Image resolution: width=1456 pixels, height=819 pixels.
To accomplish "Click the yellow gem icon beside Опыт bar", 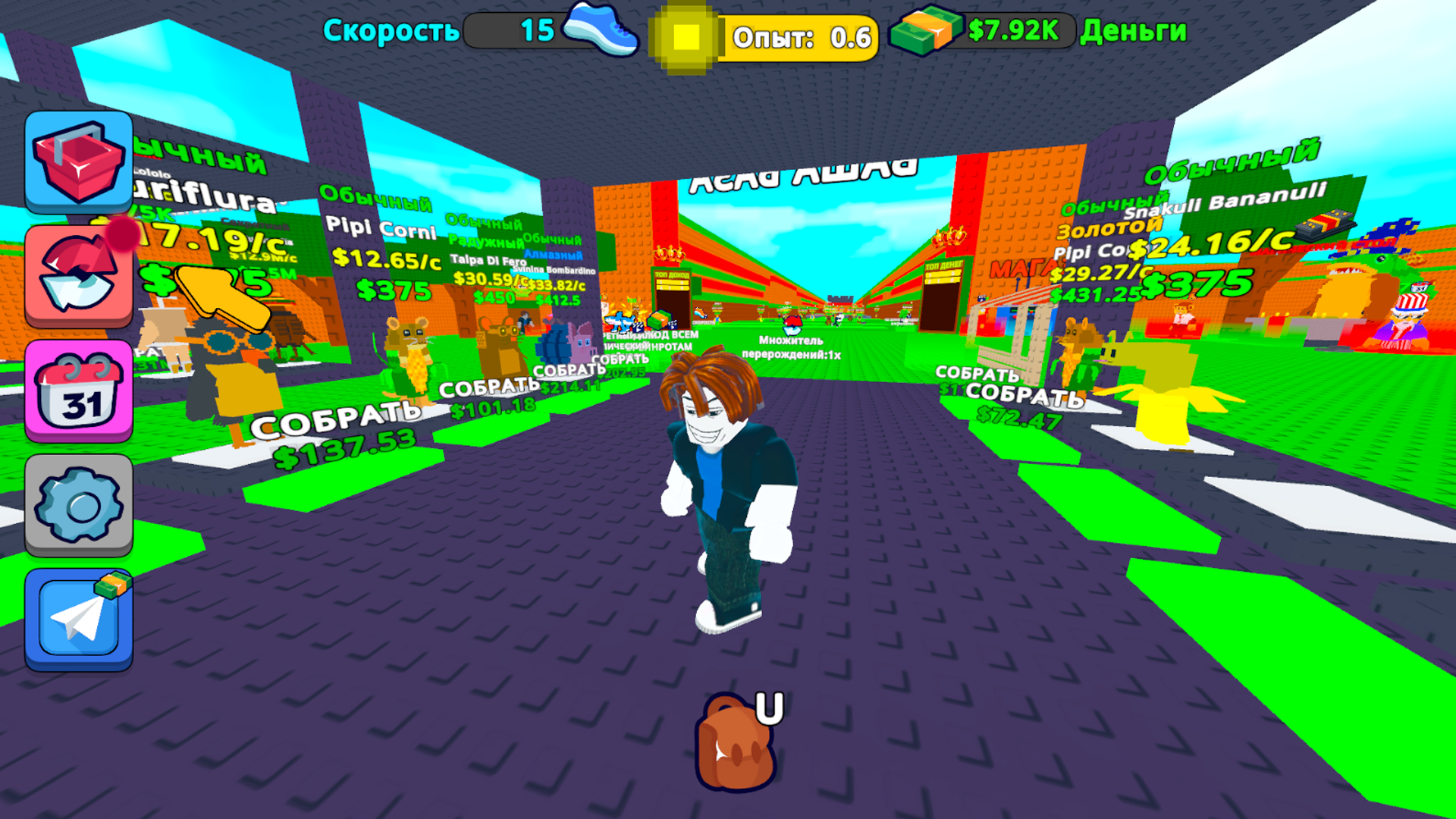I will [687, 34].
